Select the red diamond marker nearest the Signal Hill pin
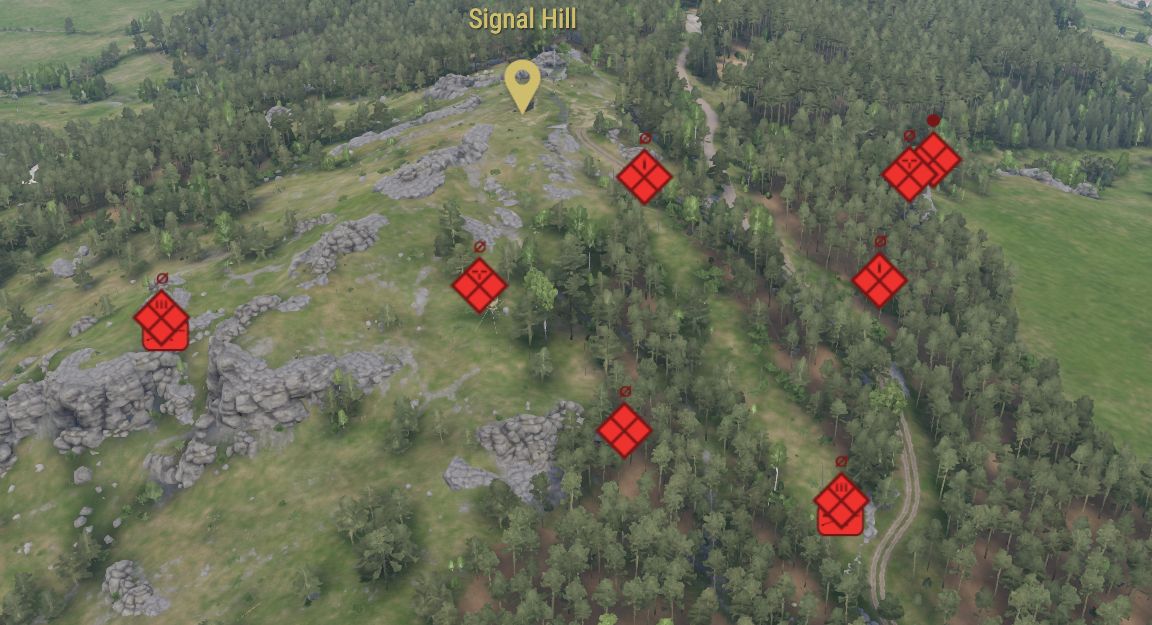 tap(644, 177)
